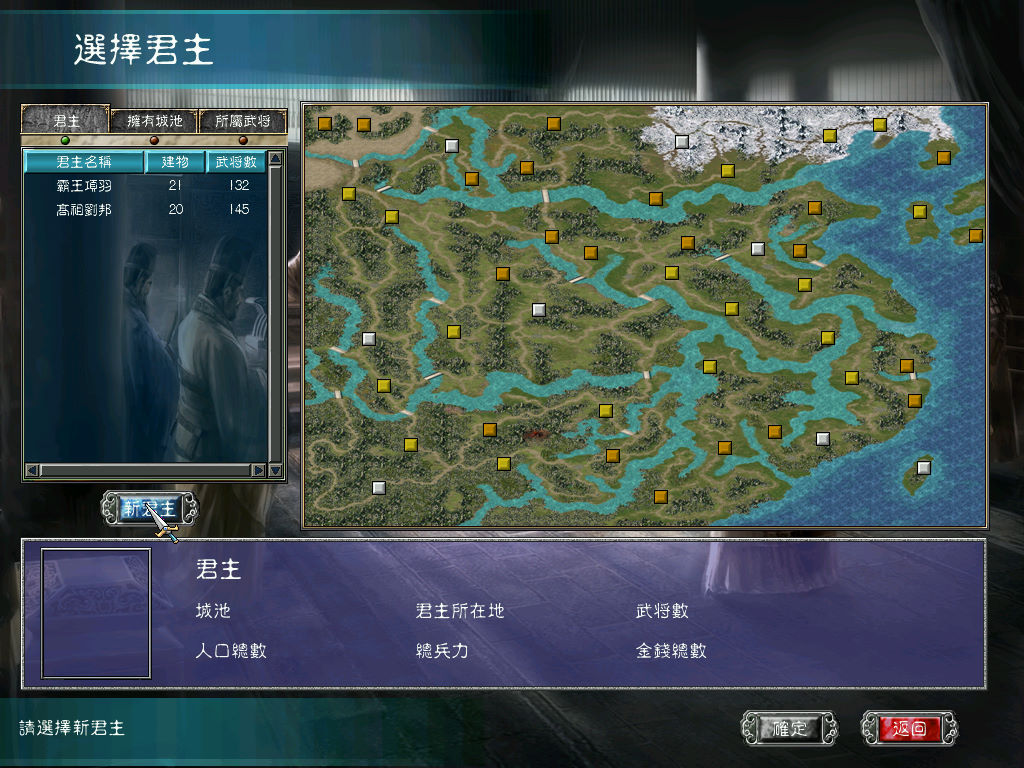Switch to the 擁有城池 tab
The height and width of the screenshot is (768, 1024).
(x=154, y=121)
